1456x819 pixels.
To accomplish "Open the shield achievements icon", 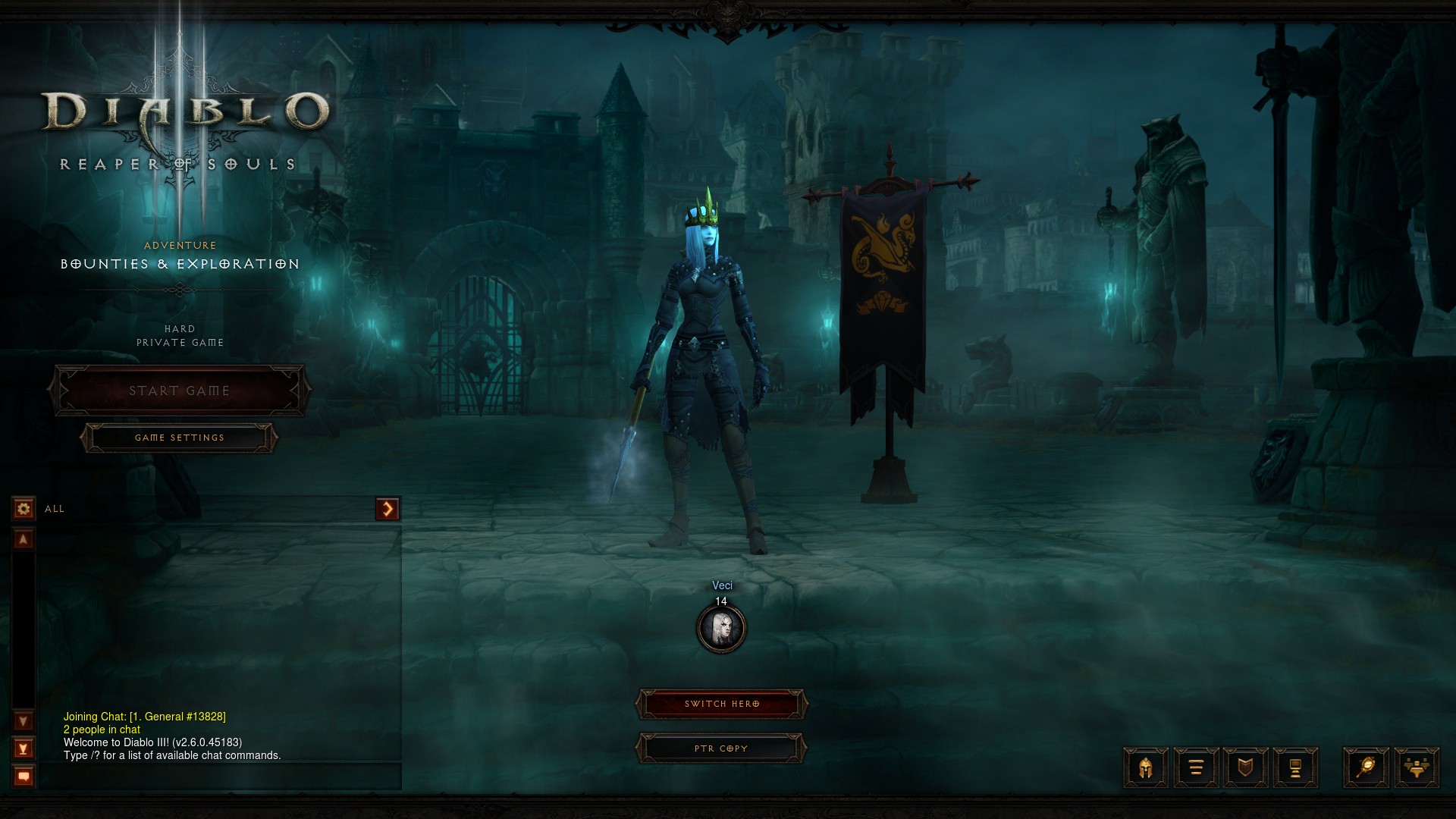I will pyautogui.click(x=1245, y=767).
